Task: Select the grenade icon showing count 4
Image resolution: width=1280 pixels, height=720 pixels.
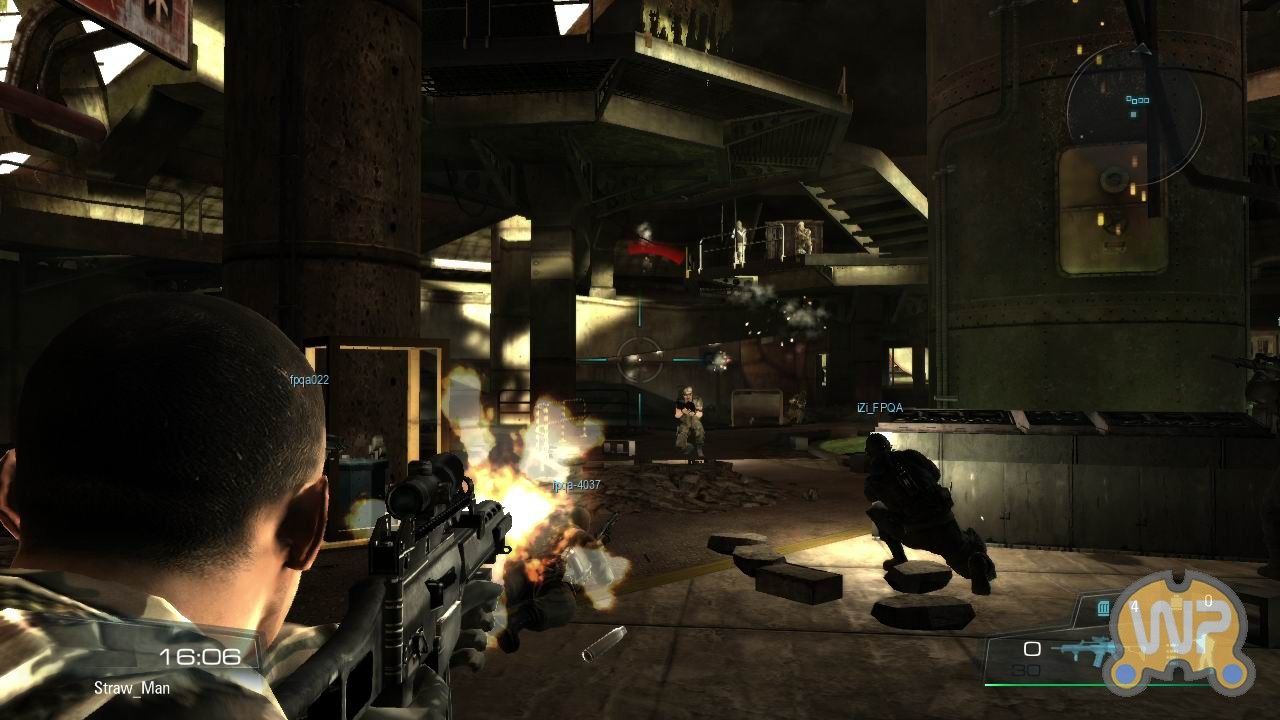Action: (x=1104, y=607)
